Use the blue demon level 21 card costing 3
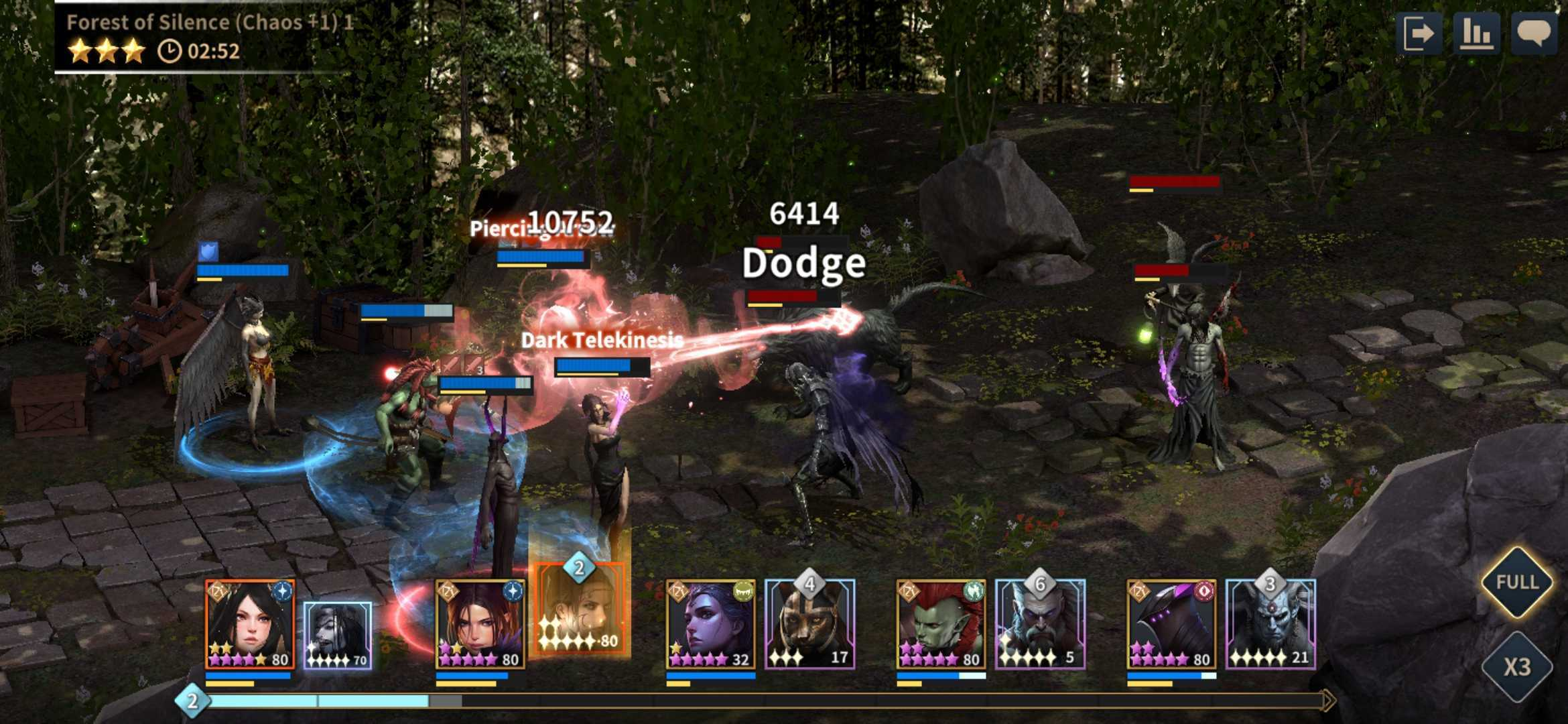1568x724 pixels. [x=1270, y=625]
